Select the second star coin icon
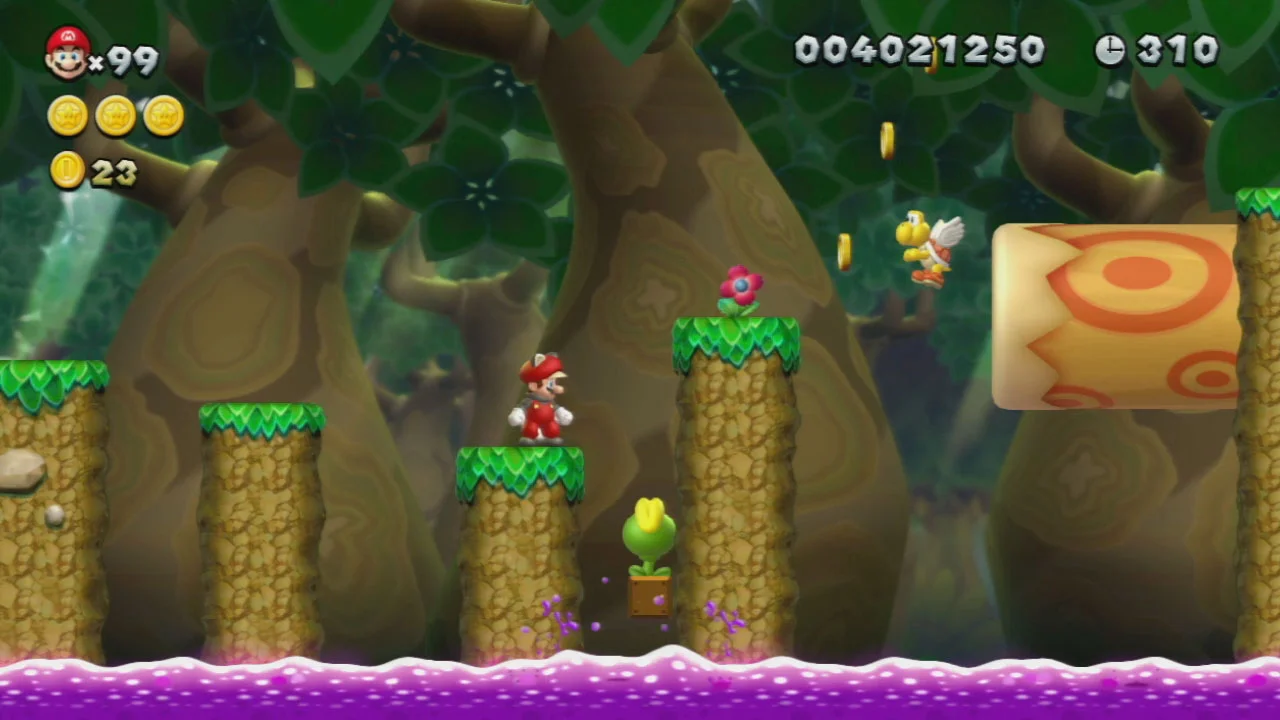Screen dimensions: 1280x720 coord(114,114)
